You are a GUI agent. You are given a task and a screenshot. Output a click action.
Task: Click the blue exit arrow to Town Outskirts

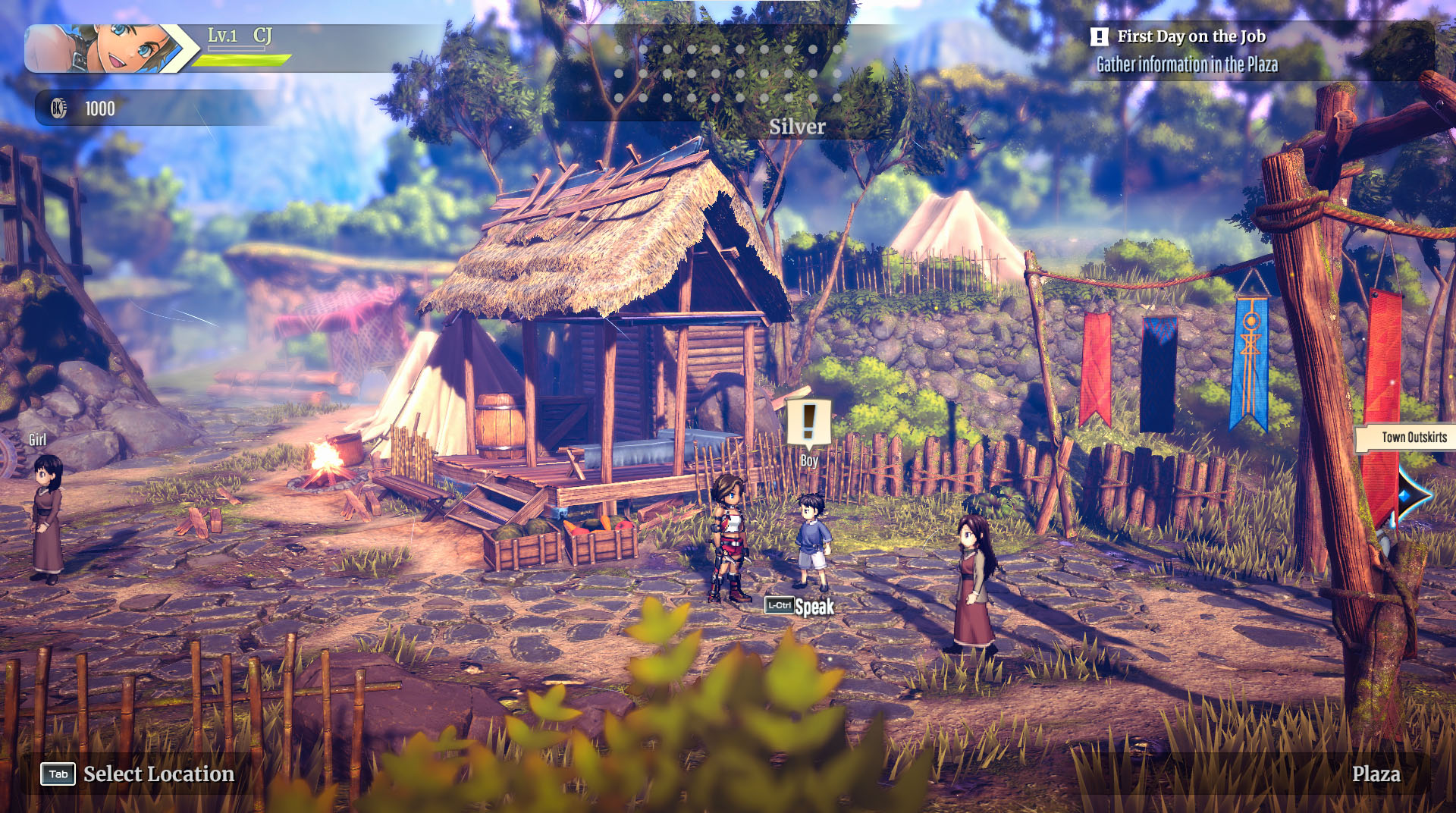tap(1413, 495)
